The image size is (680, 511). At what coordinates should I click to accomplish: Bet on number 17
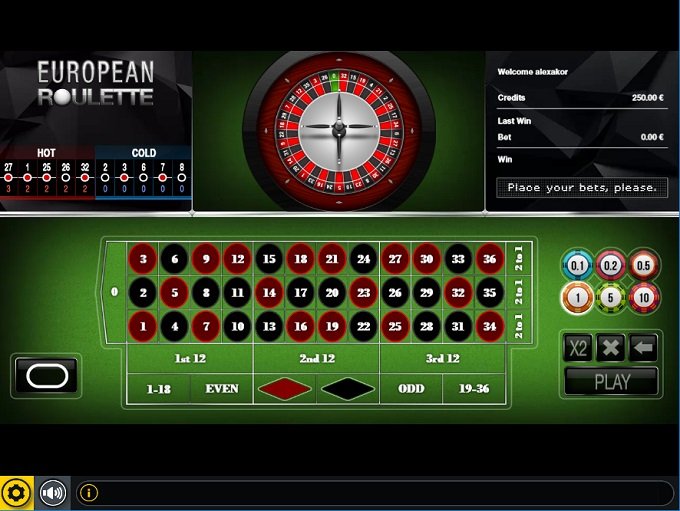(299, 294)
